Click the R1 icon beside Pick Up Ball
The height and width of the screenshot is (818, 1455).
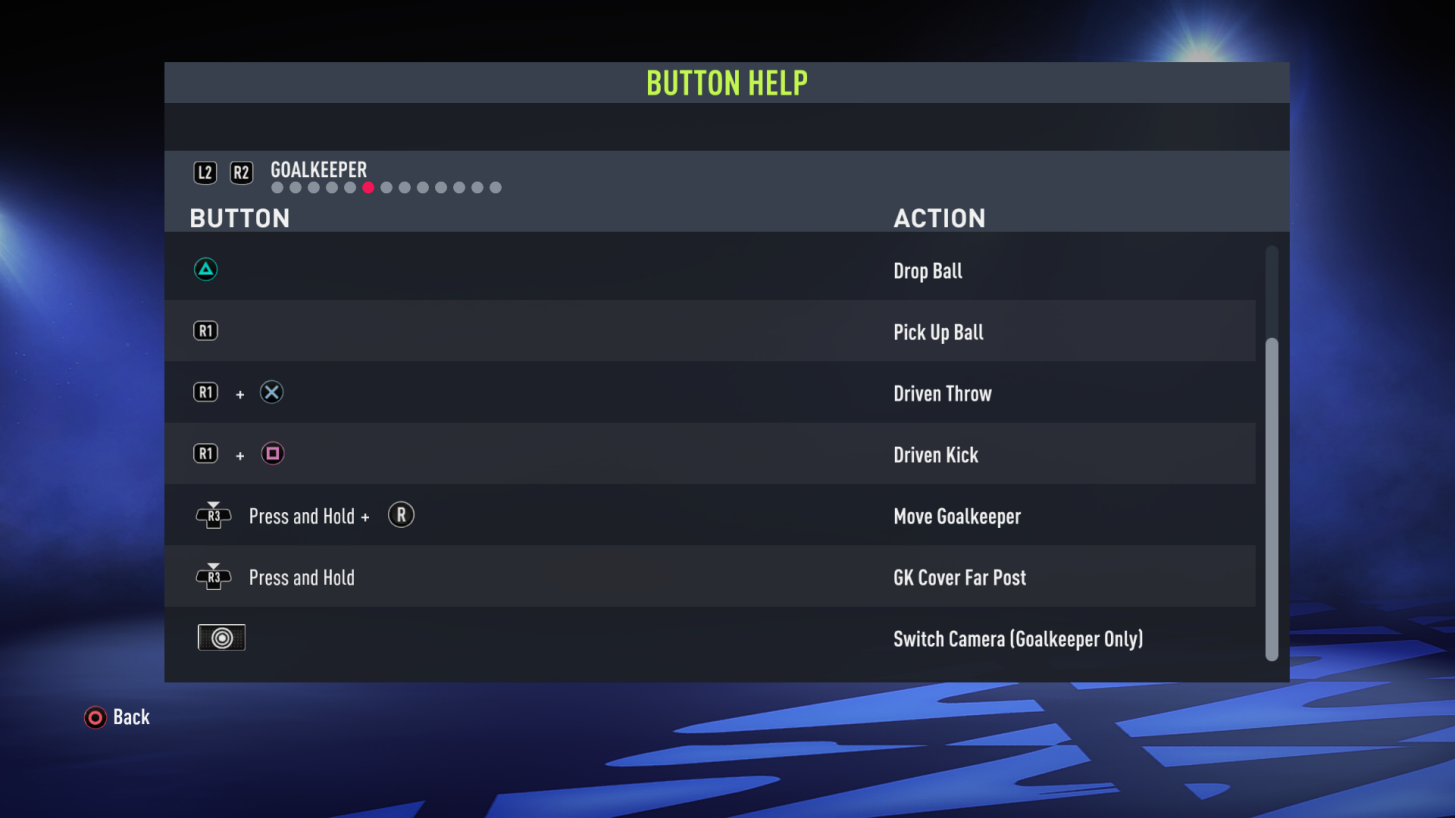pyautogui.click(x=205, y=330)
